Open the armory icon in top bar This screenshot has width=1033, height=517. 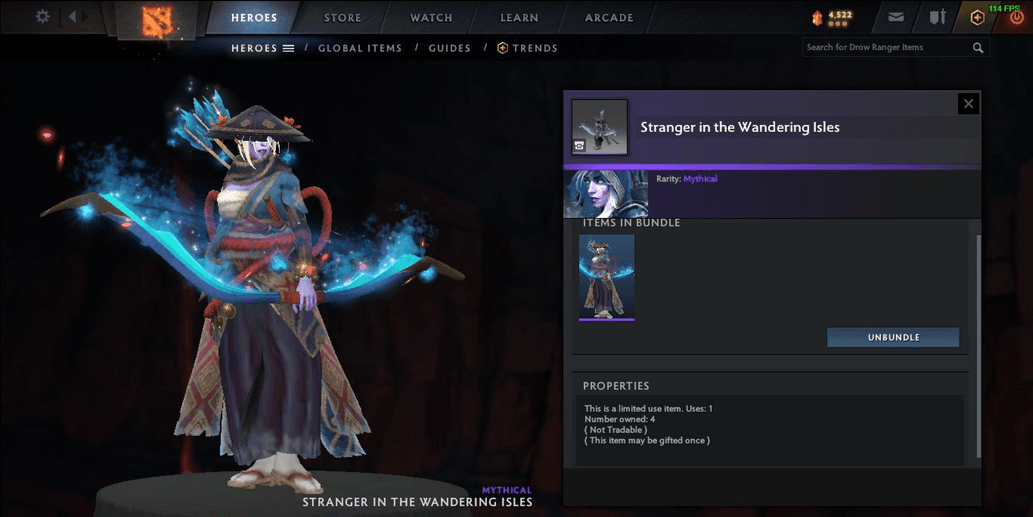click(x=937, y=17)
